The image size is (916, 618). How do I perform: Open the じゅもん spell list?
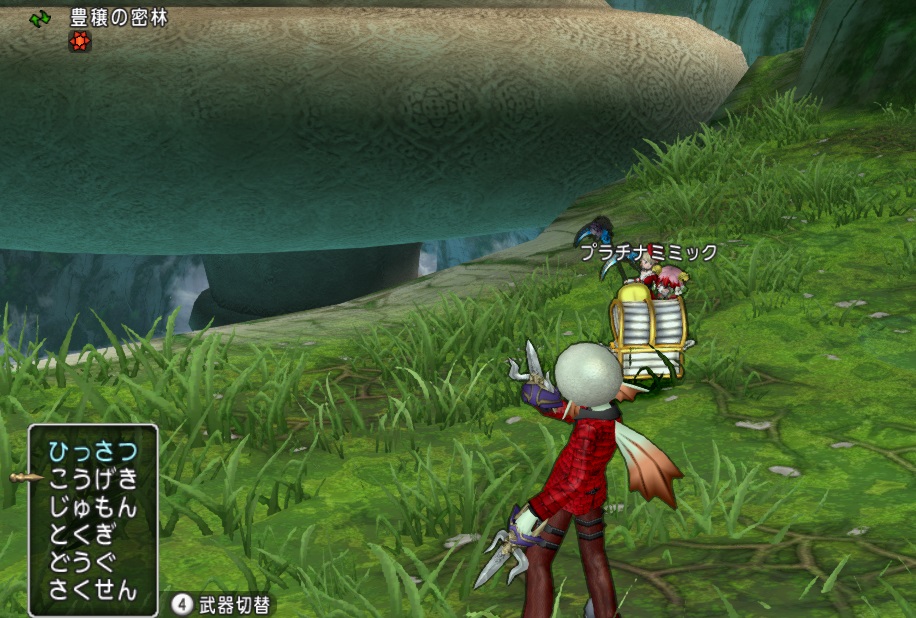click(92, 507)
